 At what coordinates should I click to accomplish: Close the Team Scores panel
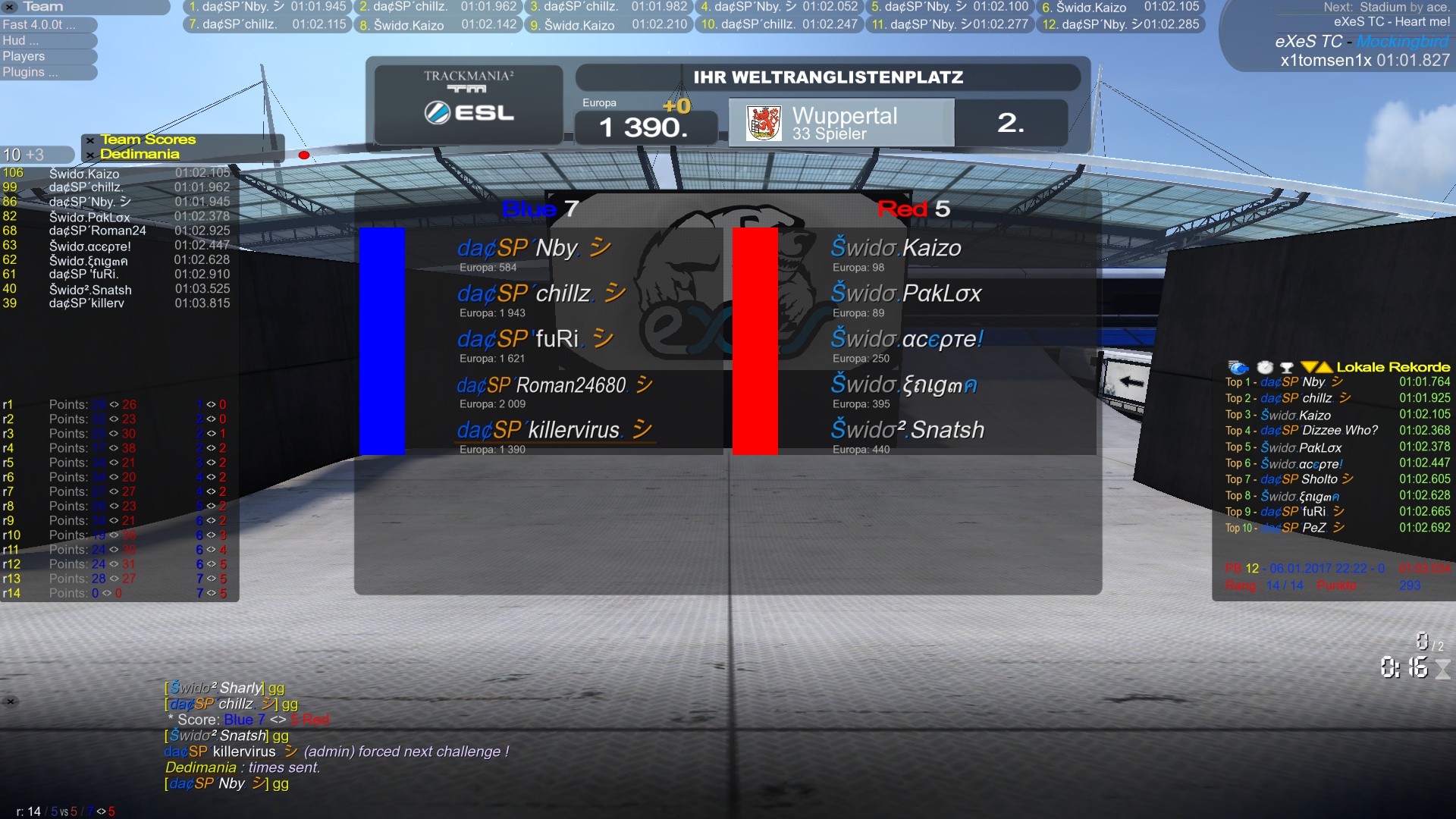[x=90, y=140]
